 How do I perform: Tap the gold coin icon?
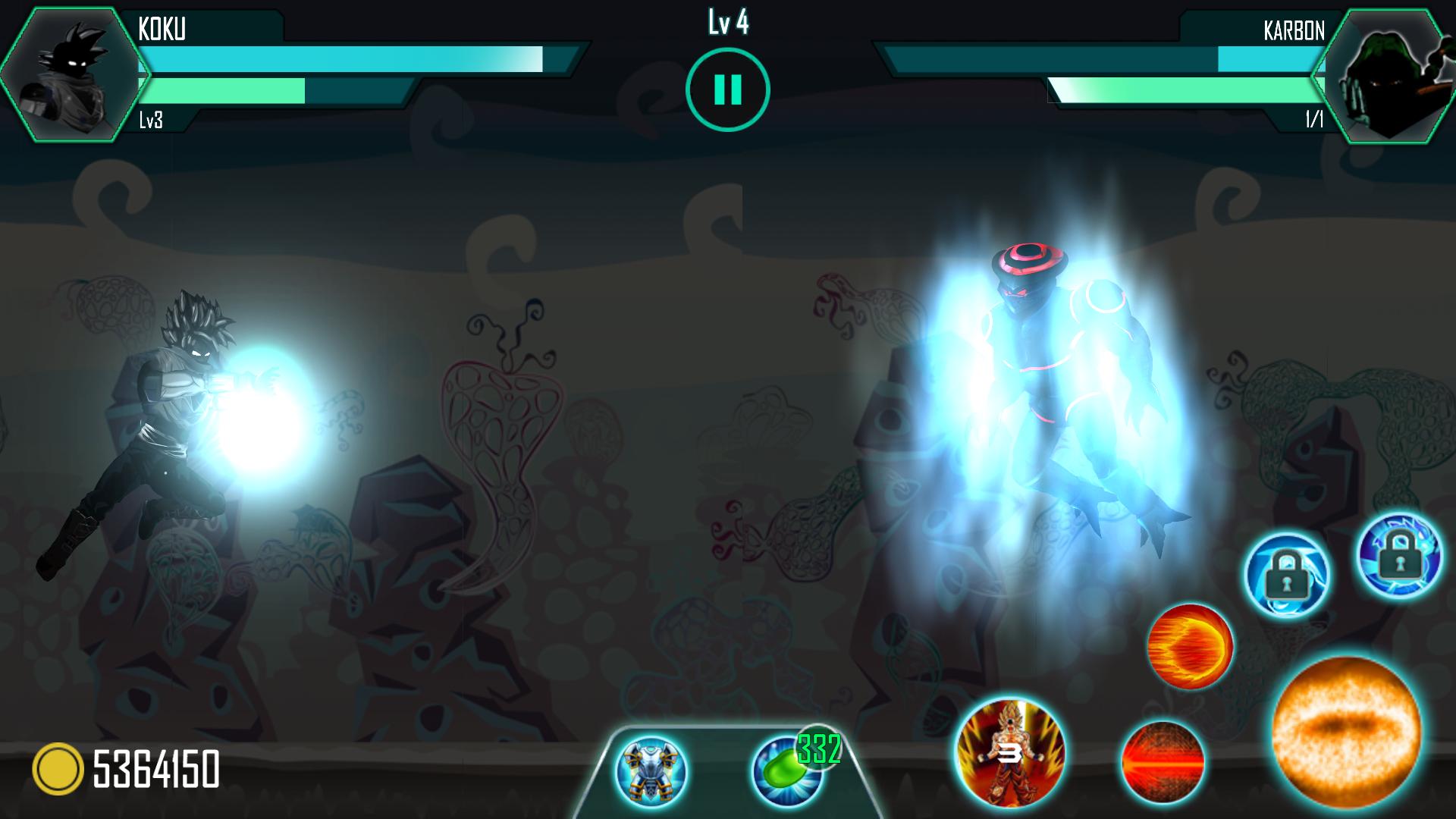pyautogui.click(x=58, y=769)
